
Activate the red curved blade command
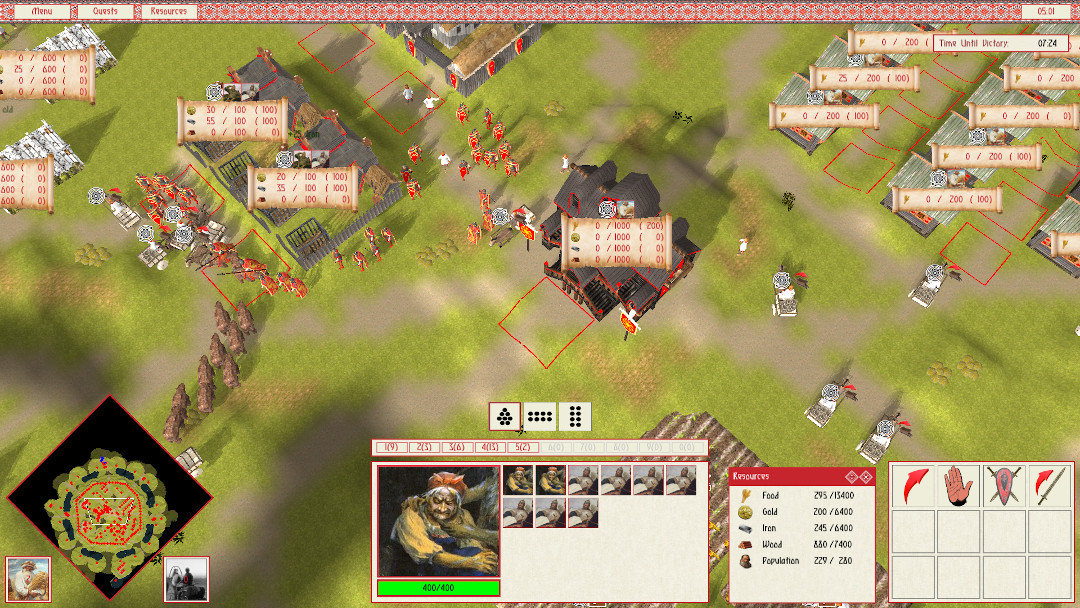pos(911,485)
